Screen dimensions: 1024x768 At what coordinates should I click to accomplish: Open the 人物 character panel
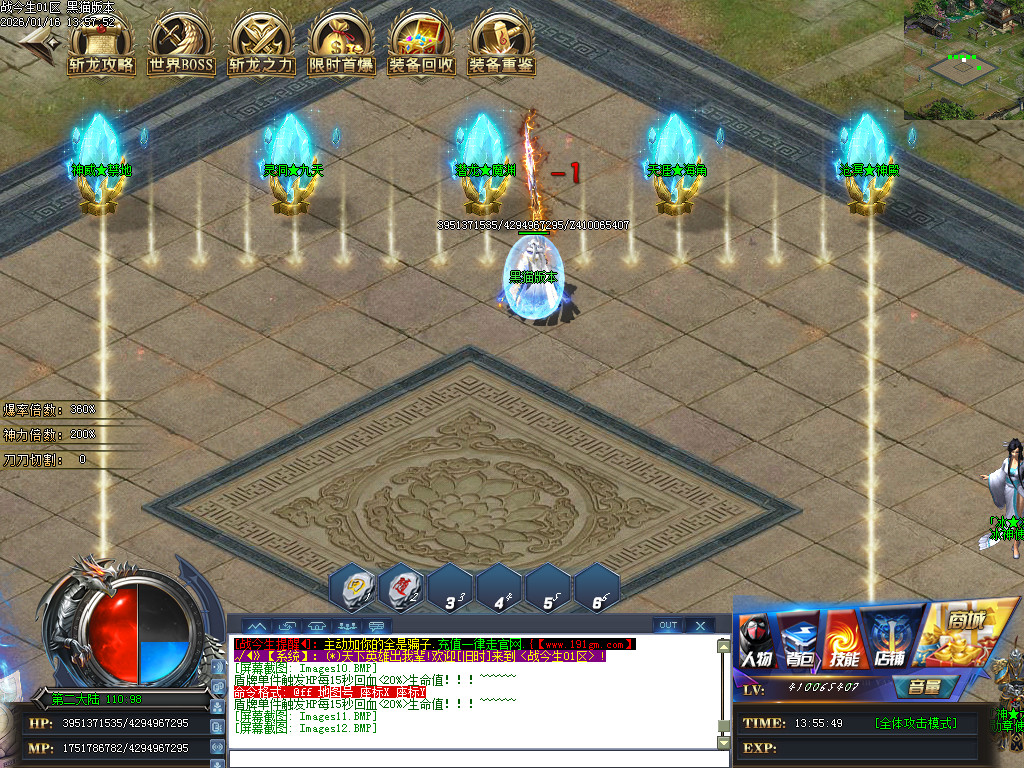[757, 640]
